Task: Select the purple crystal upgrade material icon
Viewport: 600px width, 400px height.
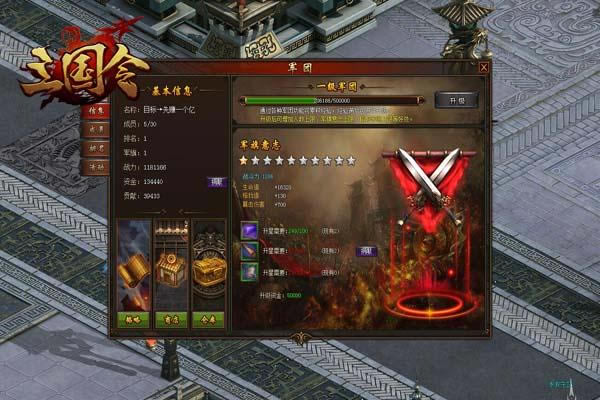Action: [249, 230]
